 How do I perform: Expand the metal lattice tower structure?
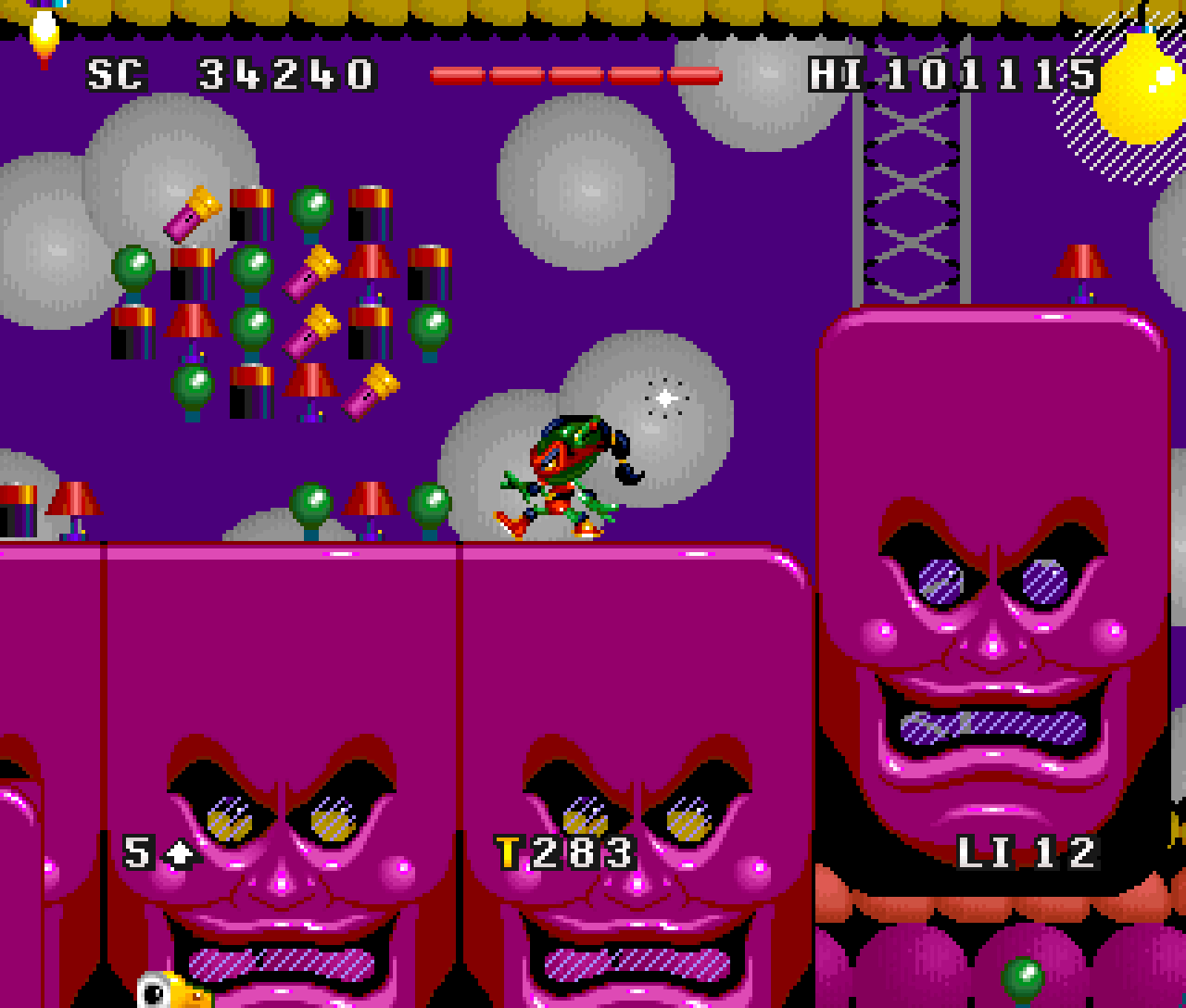point(913,185)
